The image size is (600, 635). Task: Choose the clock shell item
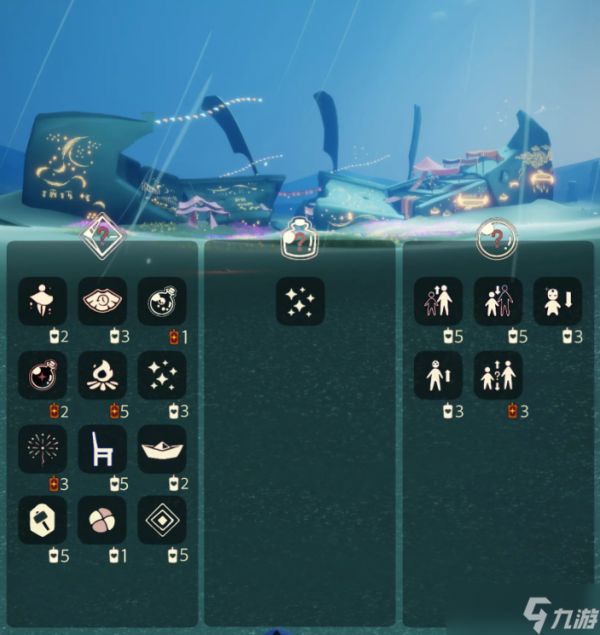(x=102, y=301)
